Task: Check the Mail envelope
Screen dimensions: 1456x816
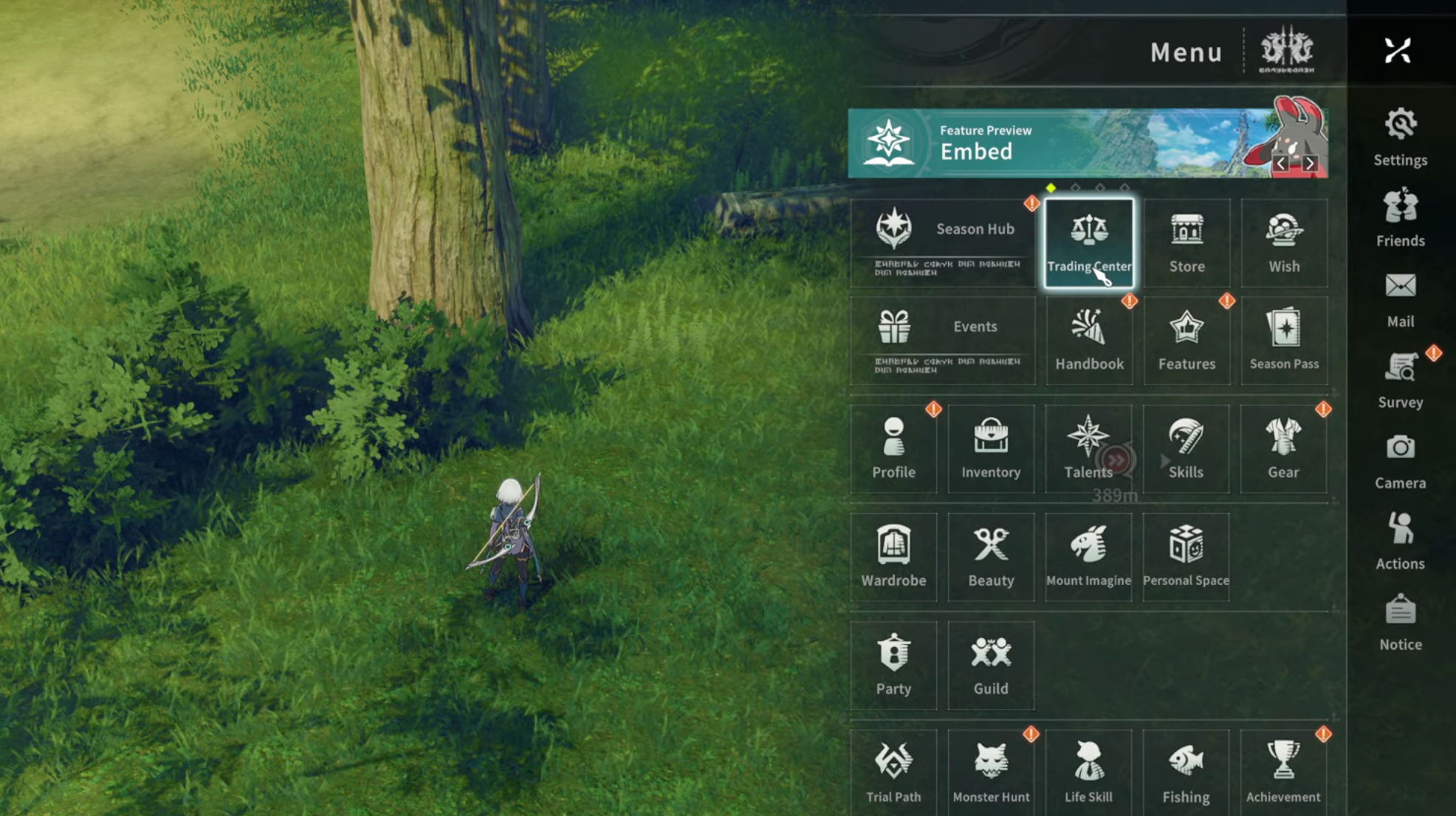Action: pyautogui.click(x=1400, y=298)
